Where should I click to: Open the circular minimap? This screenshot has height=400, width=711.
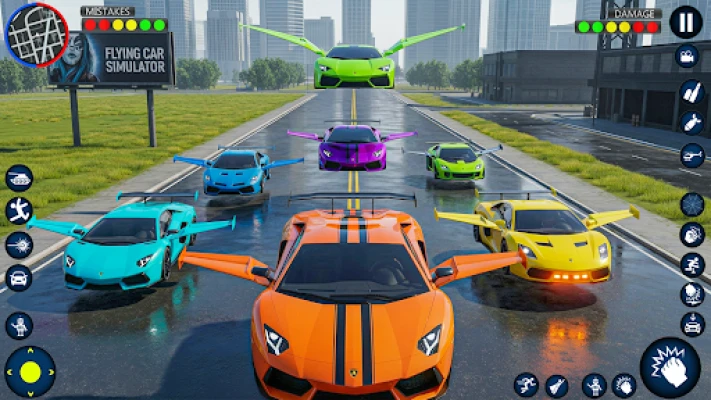click(x=36, y=35)
